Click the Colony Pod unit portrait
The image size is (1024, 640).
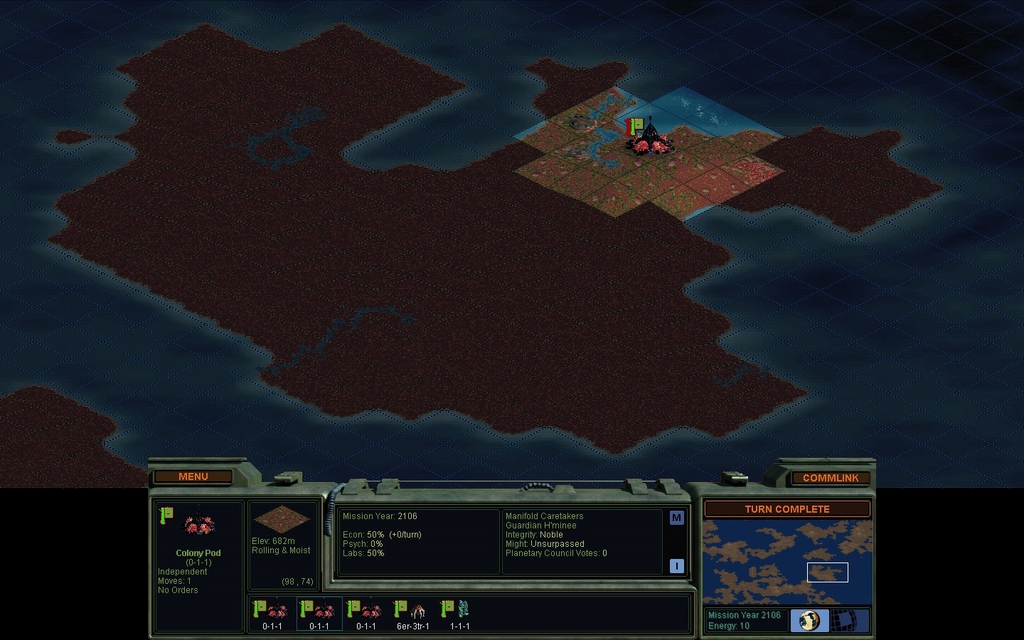coord(199,525)
